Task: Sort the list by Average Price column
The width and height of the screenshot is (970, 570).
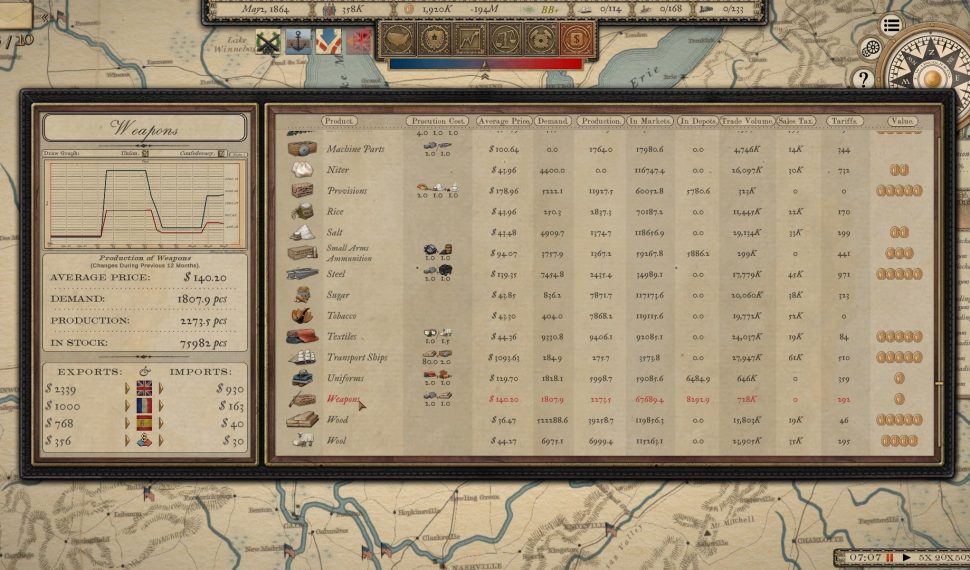Action: 503,121
